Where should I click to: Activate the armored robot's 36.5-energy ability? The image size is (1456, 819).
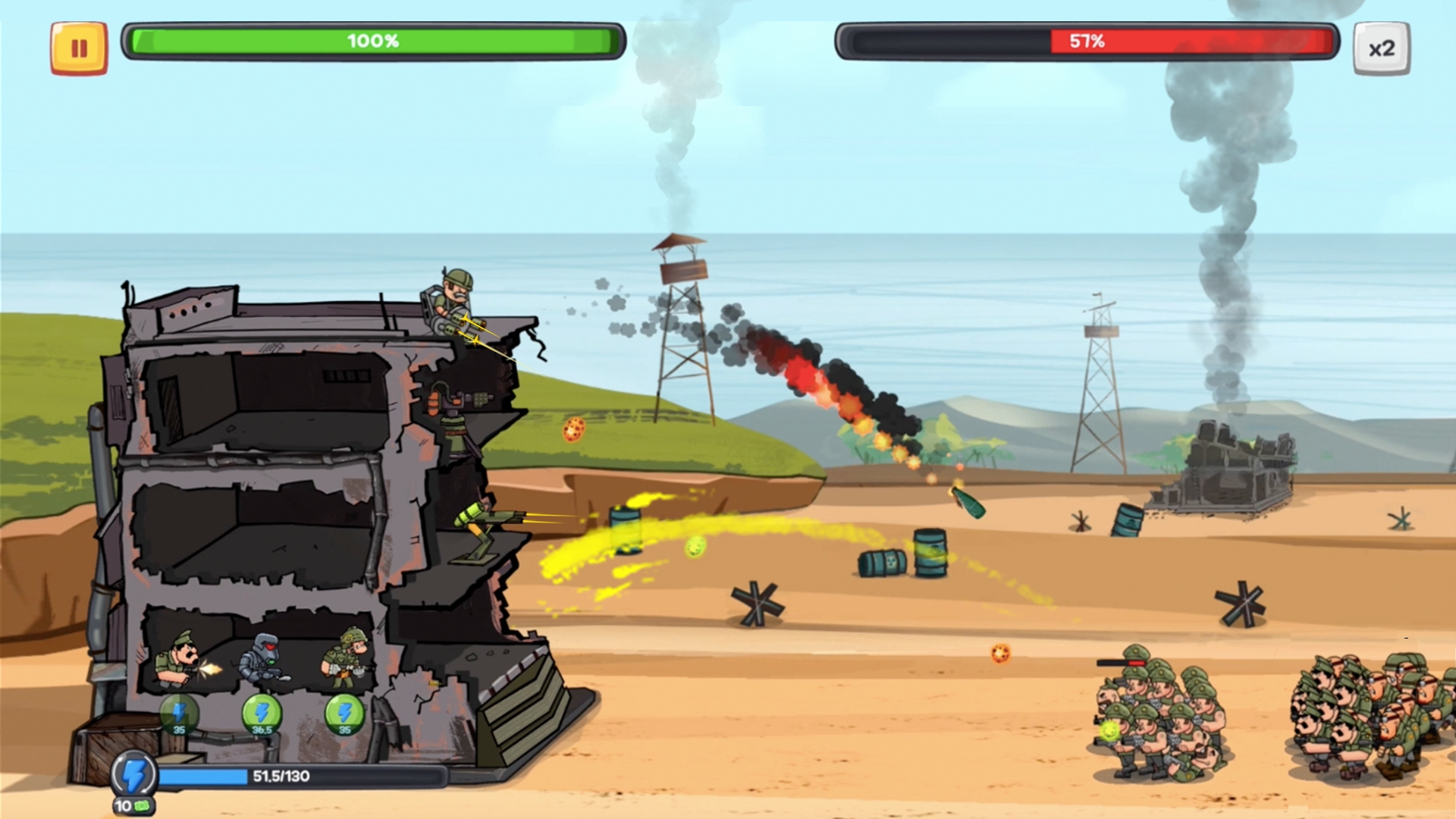click(262, 714)
